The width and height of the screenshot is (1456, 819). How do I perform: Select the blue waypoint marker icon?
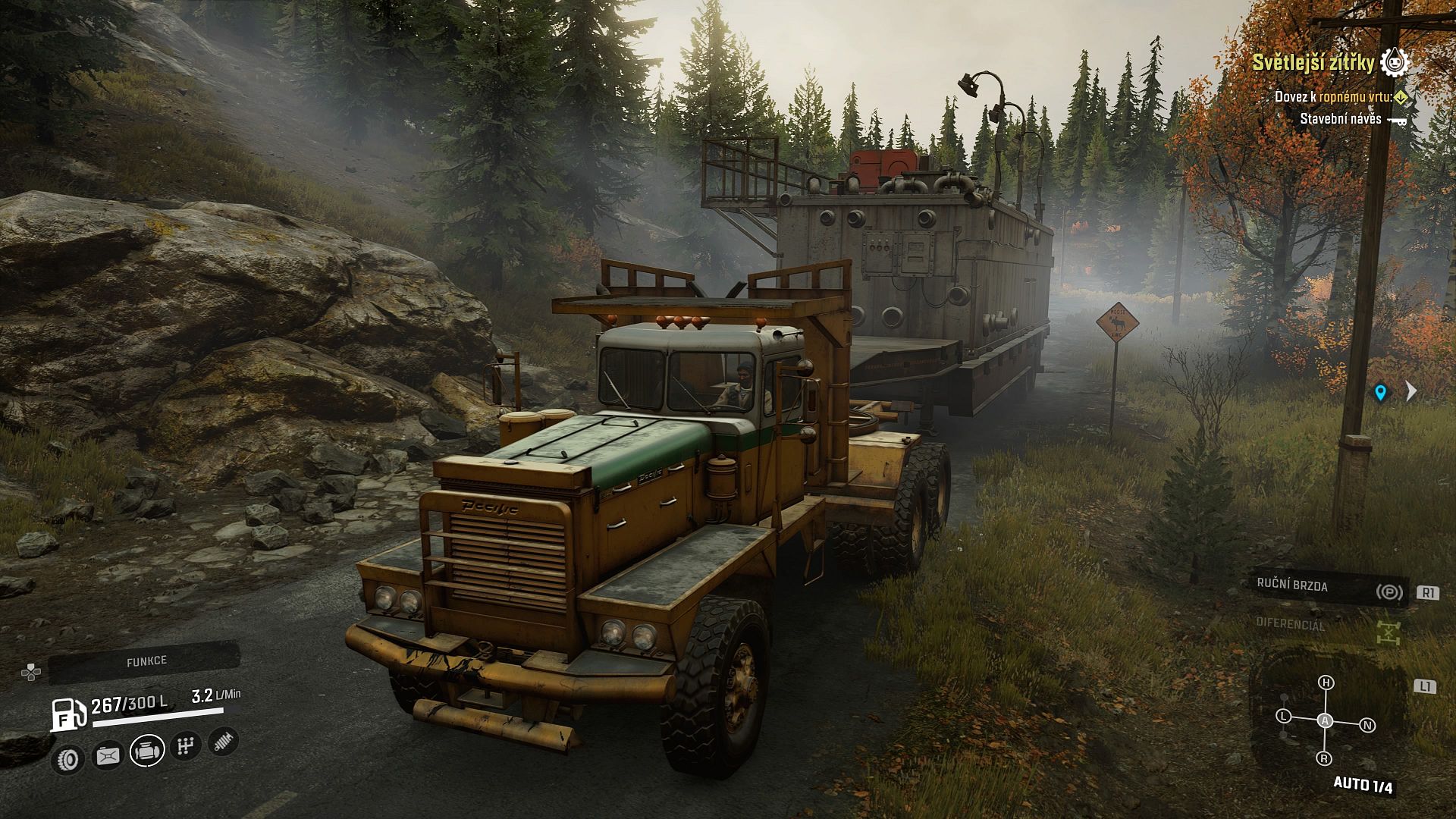(x=1380, y=392)
